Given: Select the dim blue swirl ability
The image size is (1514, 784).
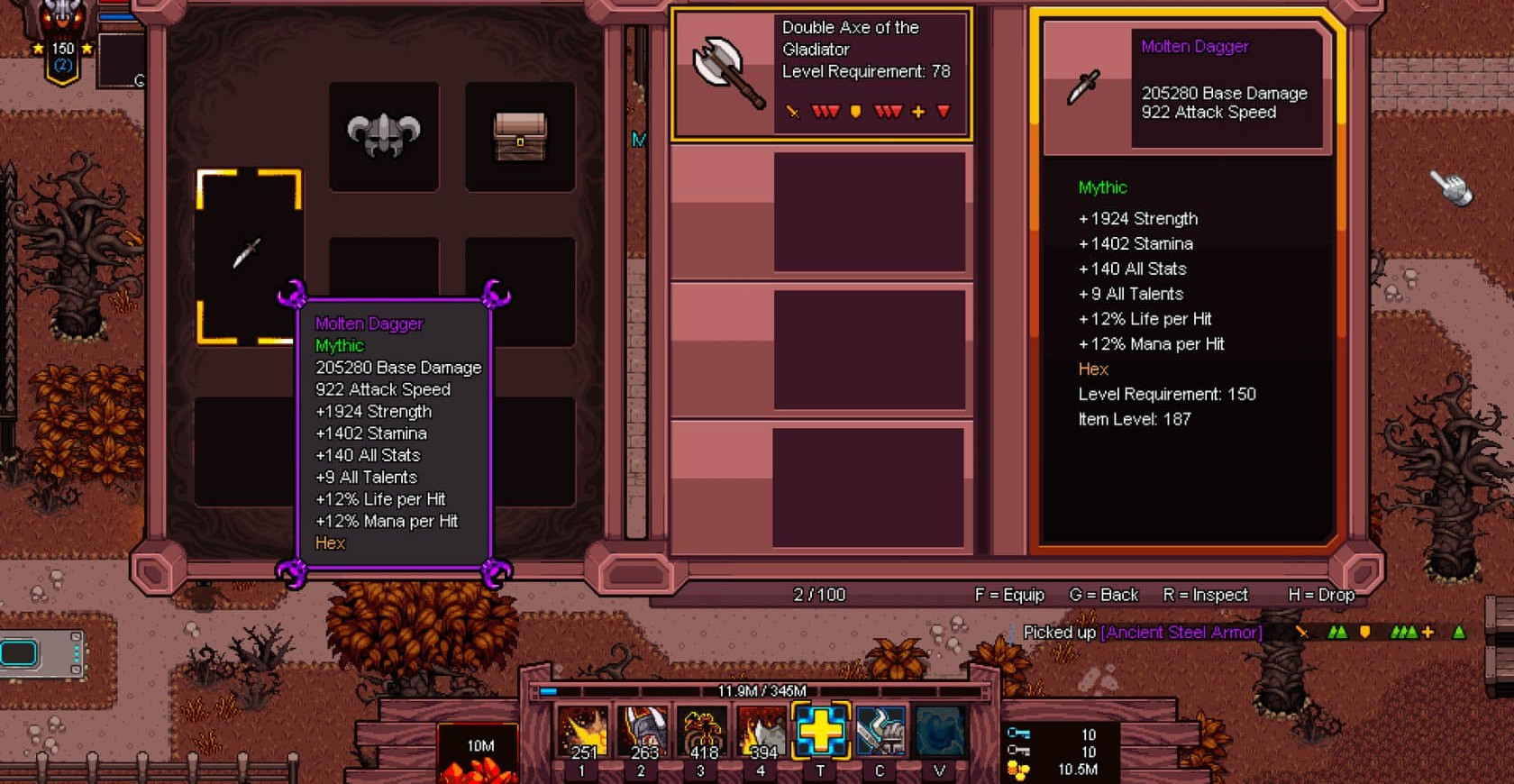Looking at the screenshot, I should click(940, 732).
